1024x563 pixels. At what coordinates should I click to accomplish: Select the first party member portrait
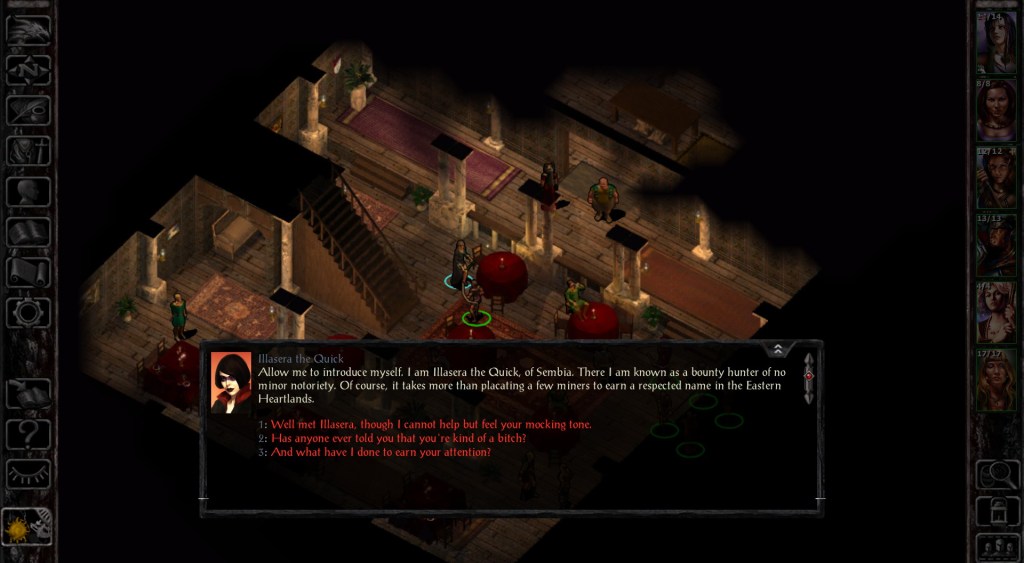(997, 42)
